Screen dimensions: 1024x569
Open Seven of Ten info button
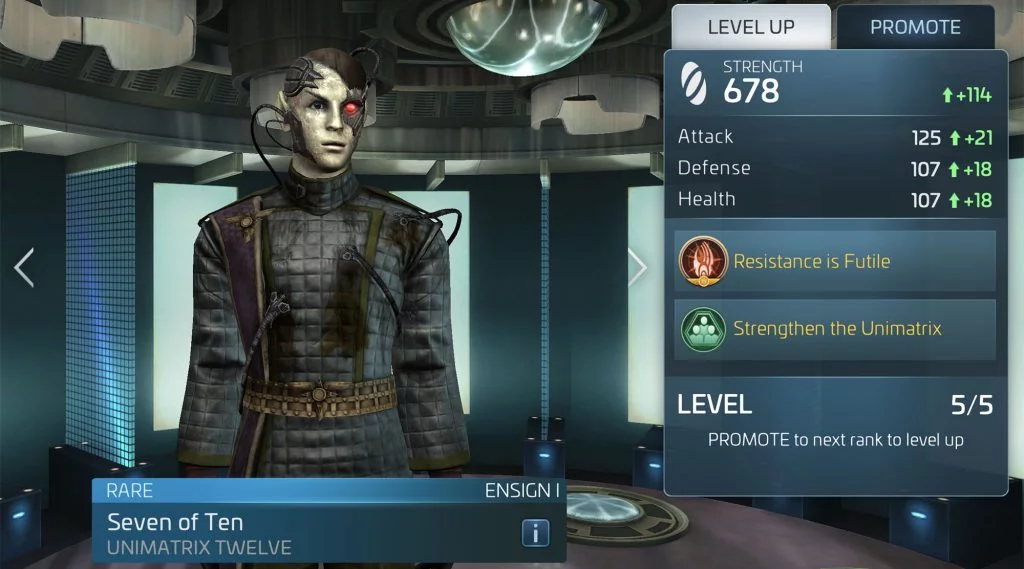[535, 533]
